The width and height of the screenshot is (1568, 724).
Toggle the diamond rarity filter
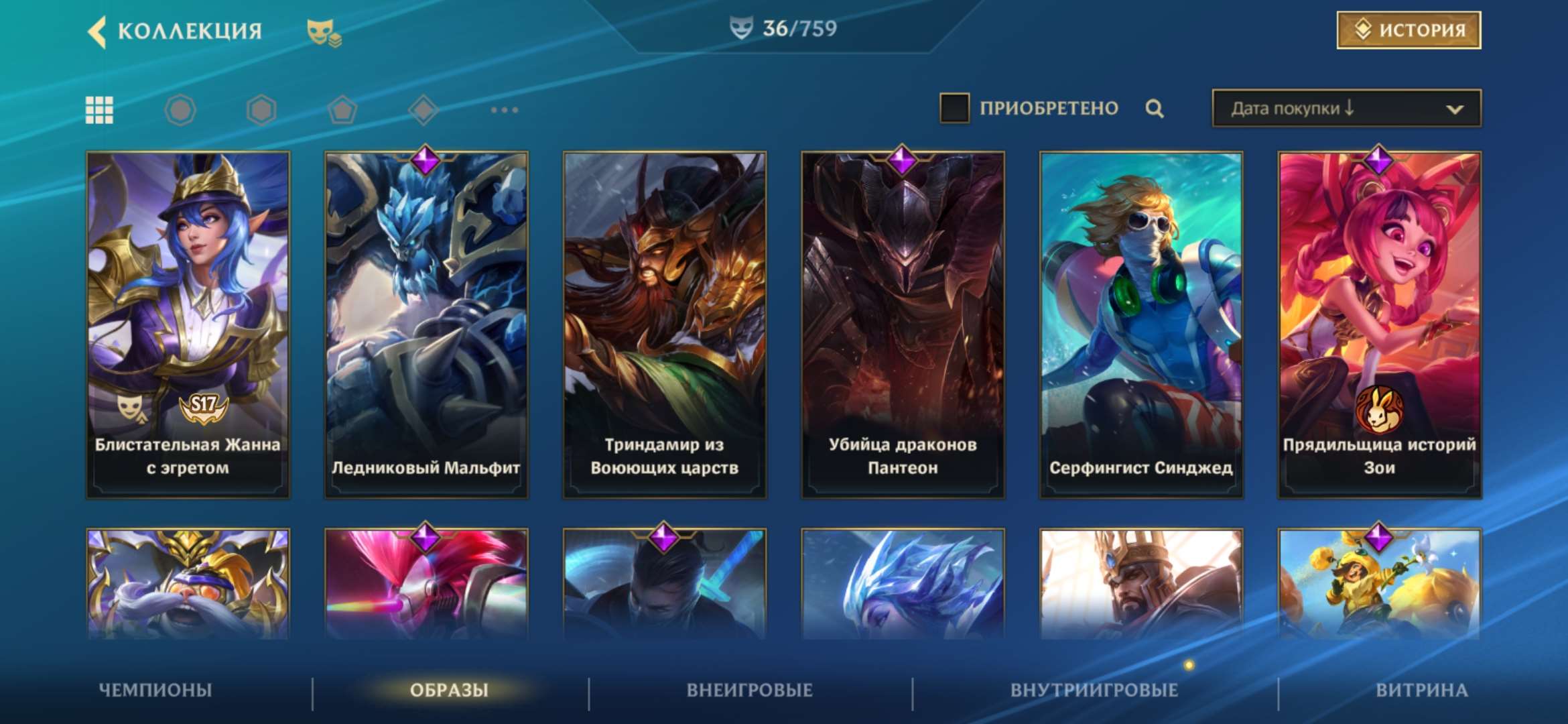(424, 109)
